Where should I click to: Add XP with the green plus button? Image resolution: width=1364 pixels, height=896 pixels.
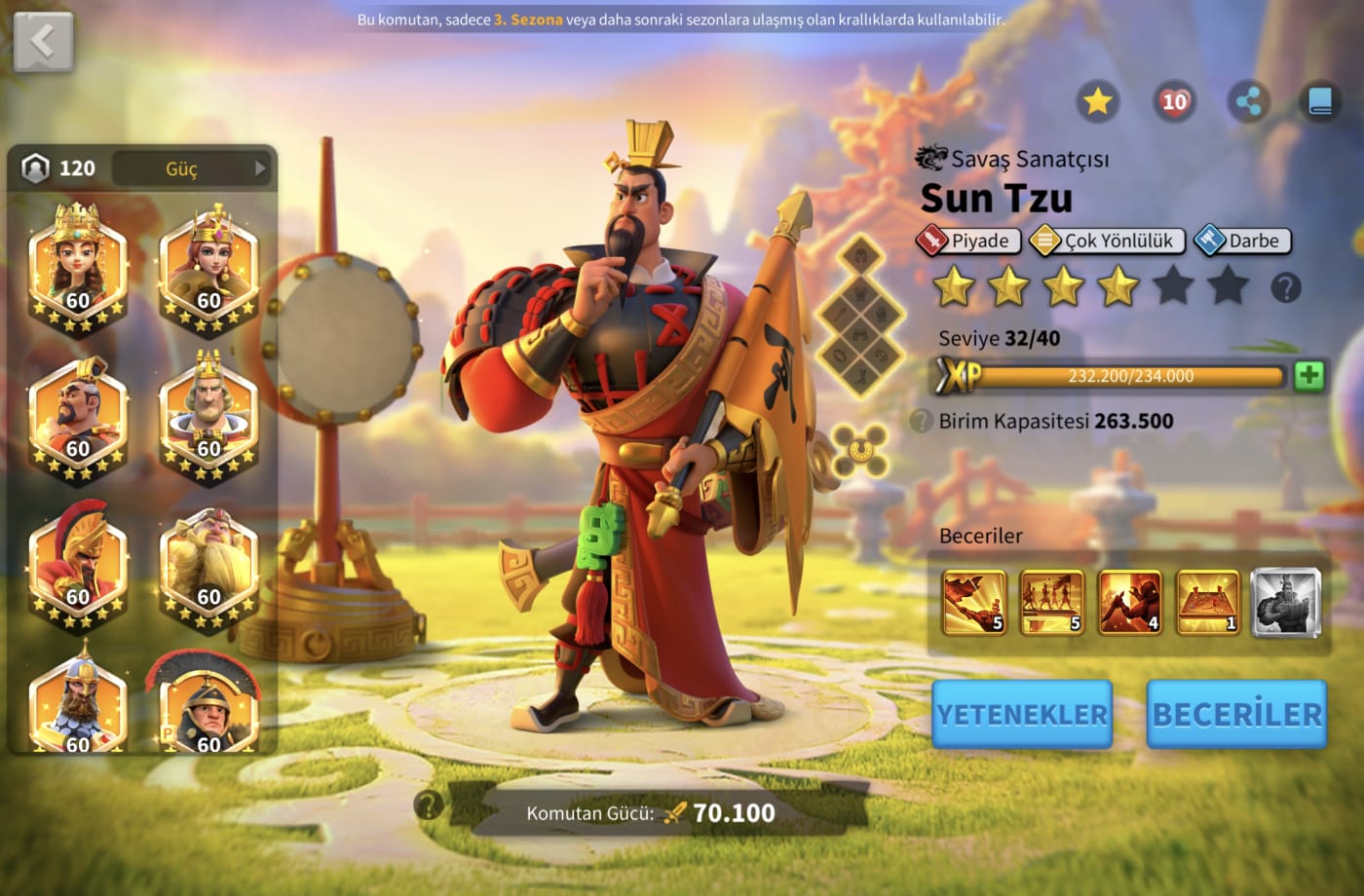(x=1308, y=376)
